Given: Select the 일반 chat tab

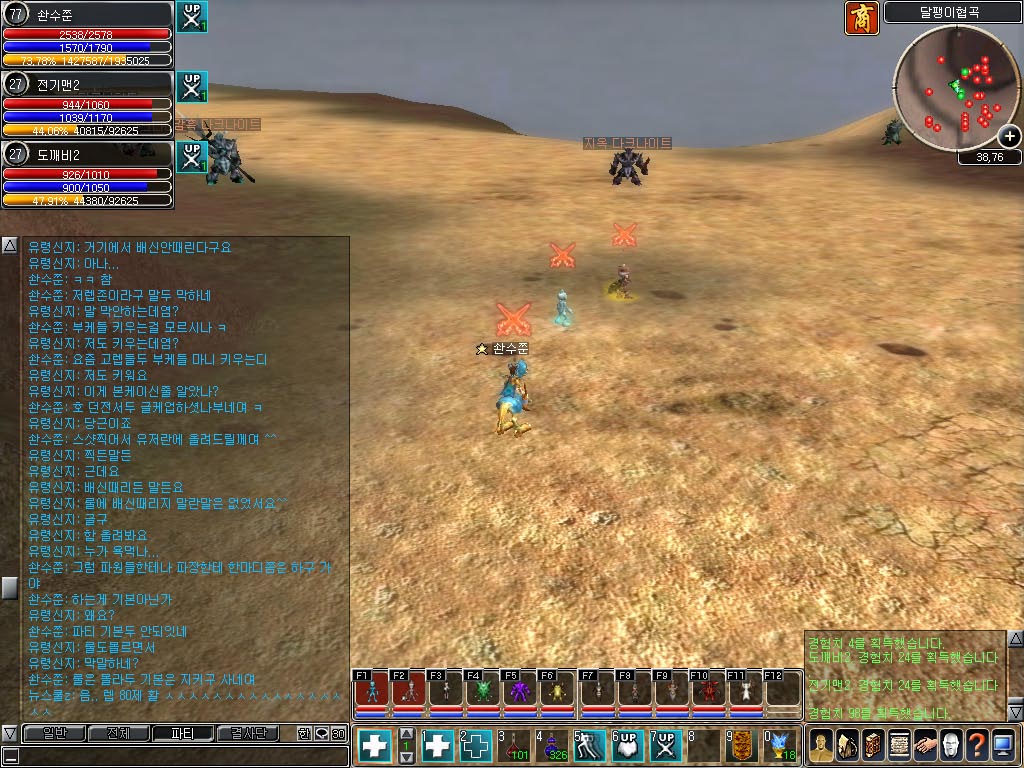Looking at the screenshot, I should pos(53,733).
